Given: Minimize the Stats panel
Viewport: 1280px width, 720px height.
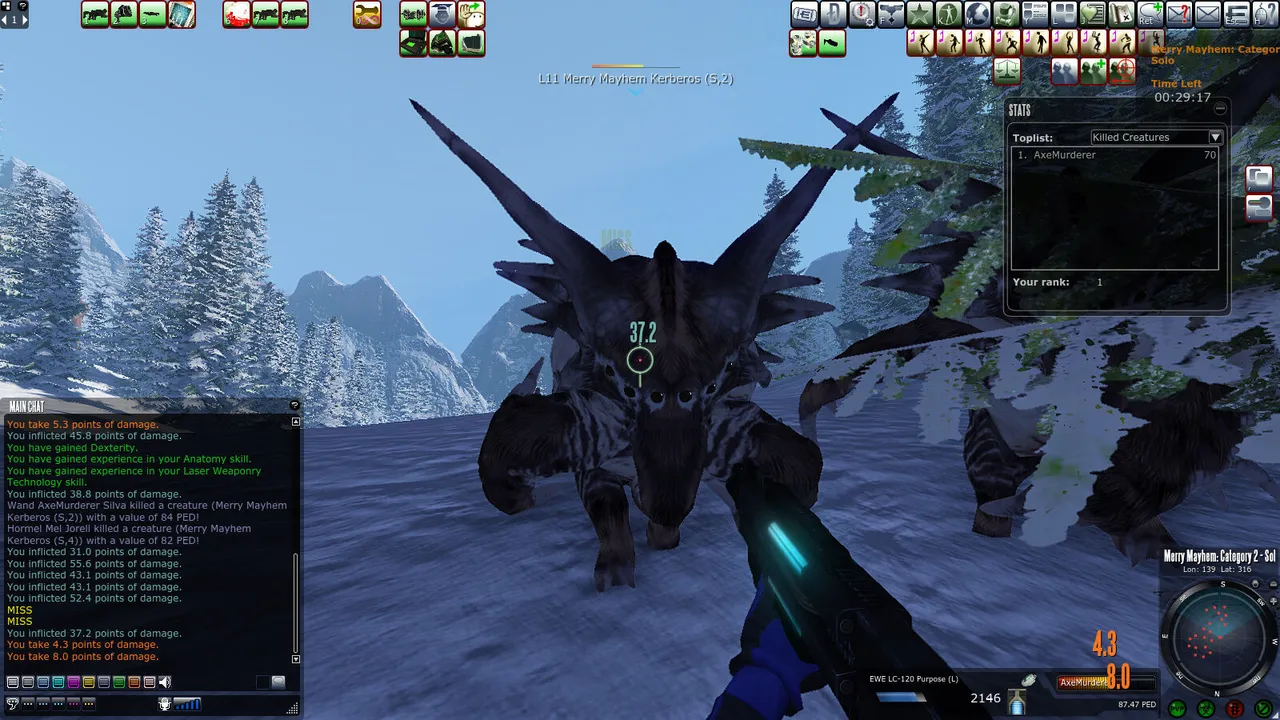Looking at the screenshot, I should [1220, 109].
